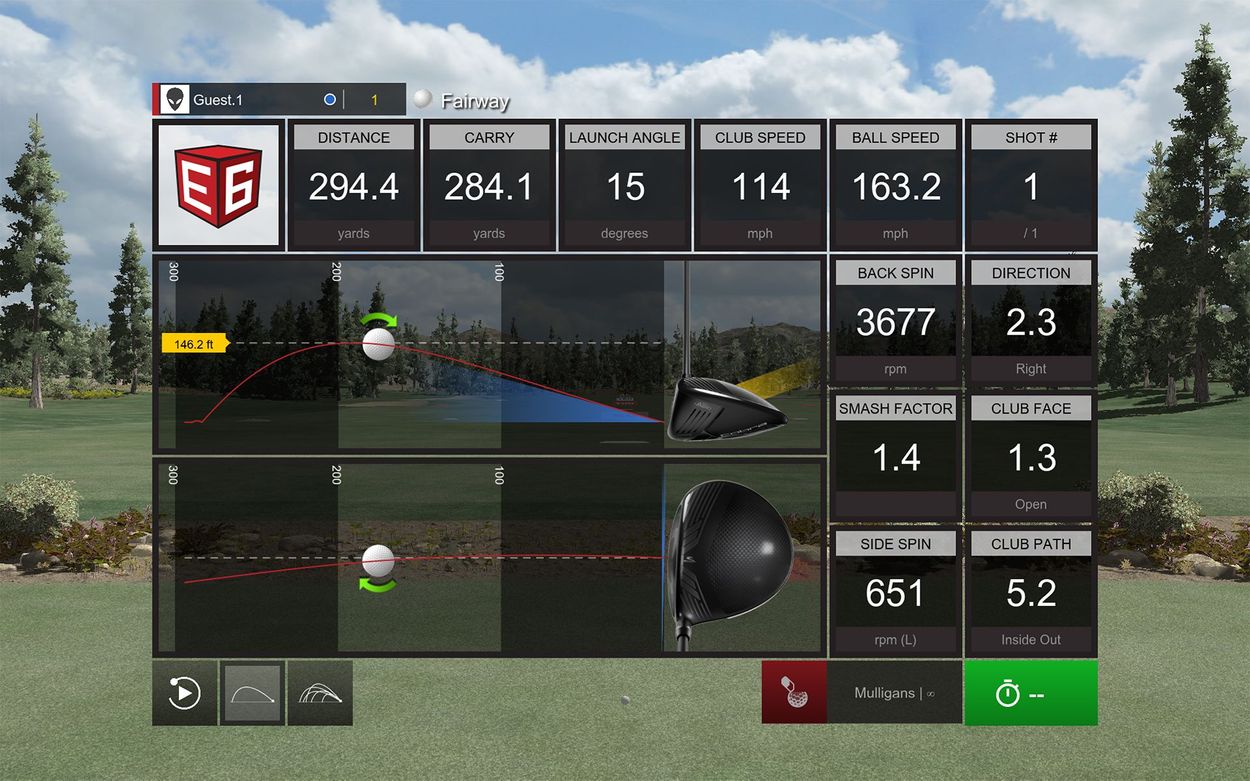Switch to the multiple shot trajectories view
Screen dimensions: 1250x781
click(320, 693)
